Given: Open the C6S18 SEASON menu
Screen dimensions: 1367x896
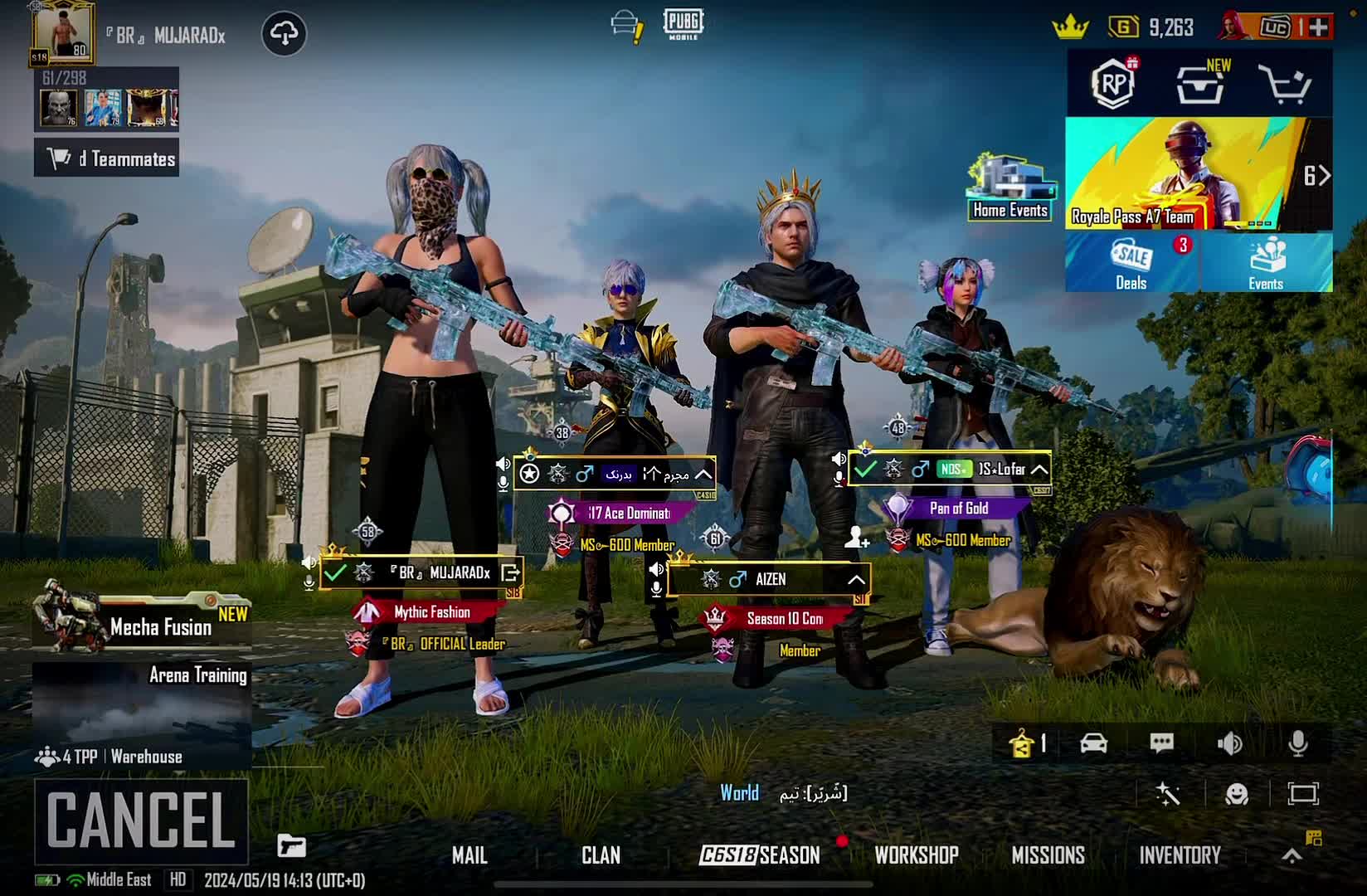Looking at the screenshot, I should (760, 855).
